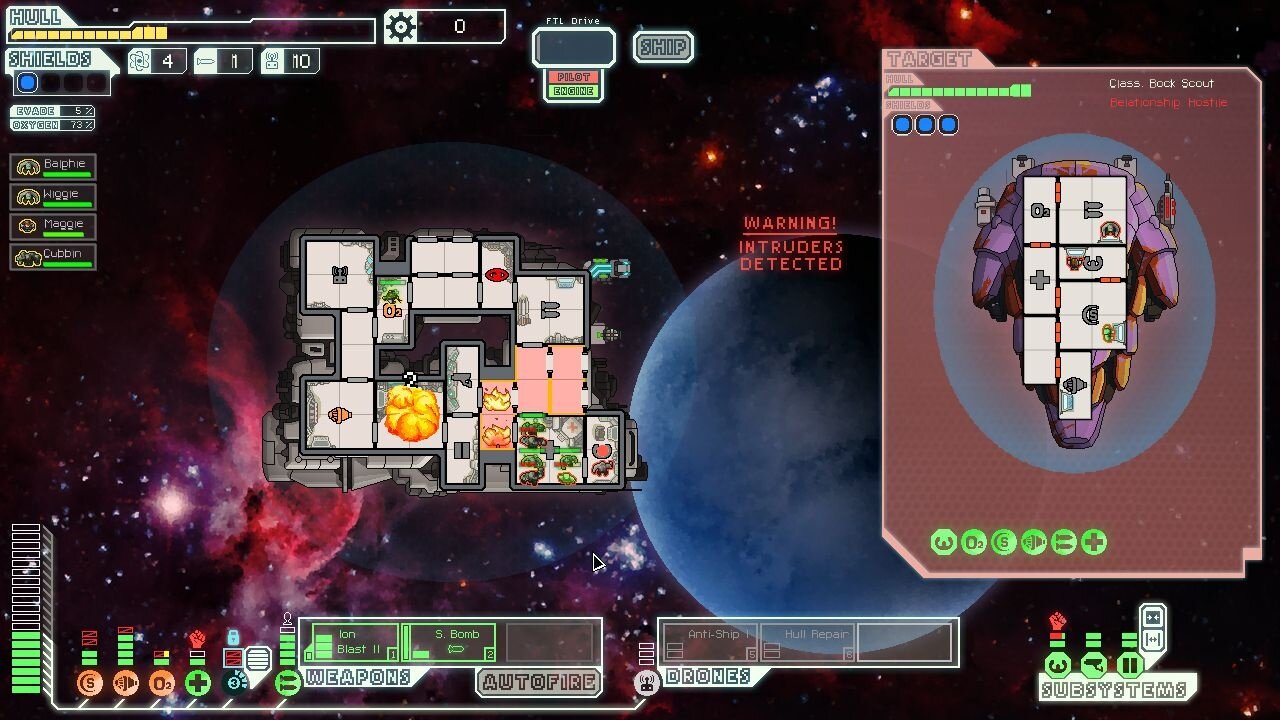Click the drone control system icon

point(647,683)
